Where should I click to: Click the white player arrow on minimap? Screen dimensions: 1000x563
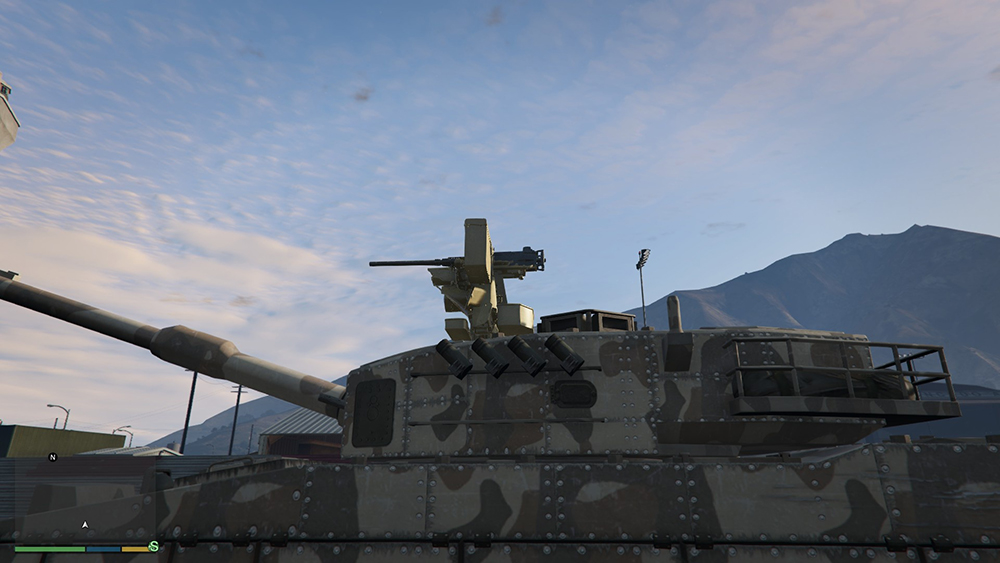point(85,524)
